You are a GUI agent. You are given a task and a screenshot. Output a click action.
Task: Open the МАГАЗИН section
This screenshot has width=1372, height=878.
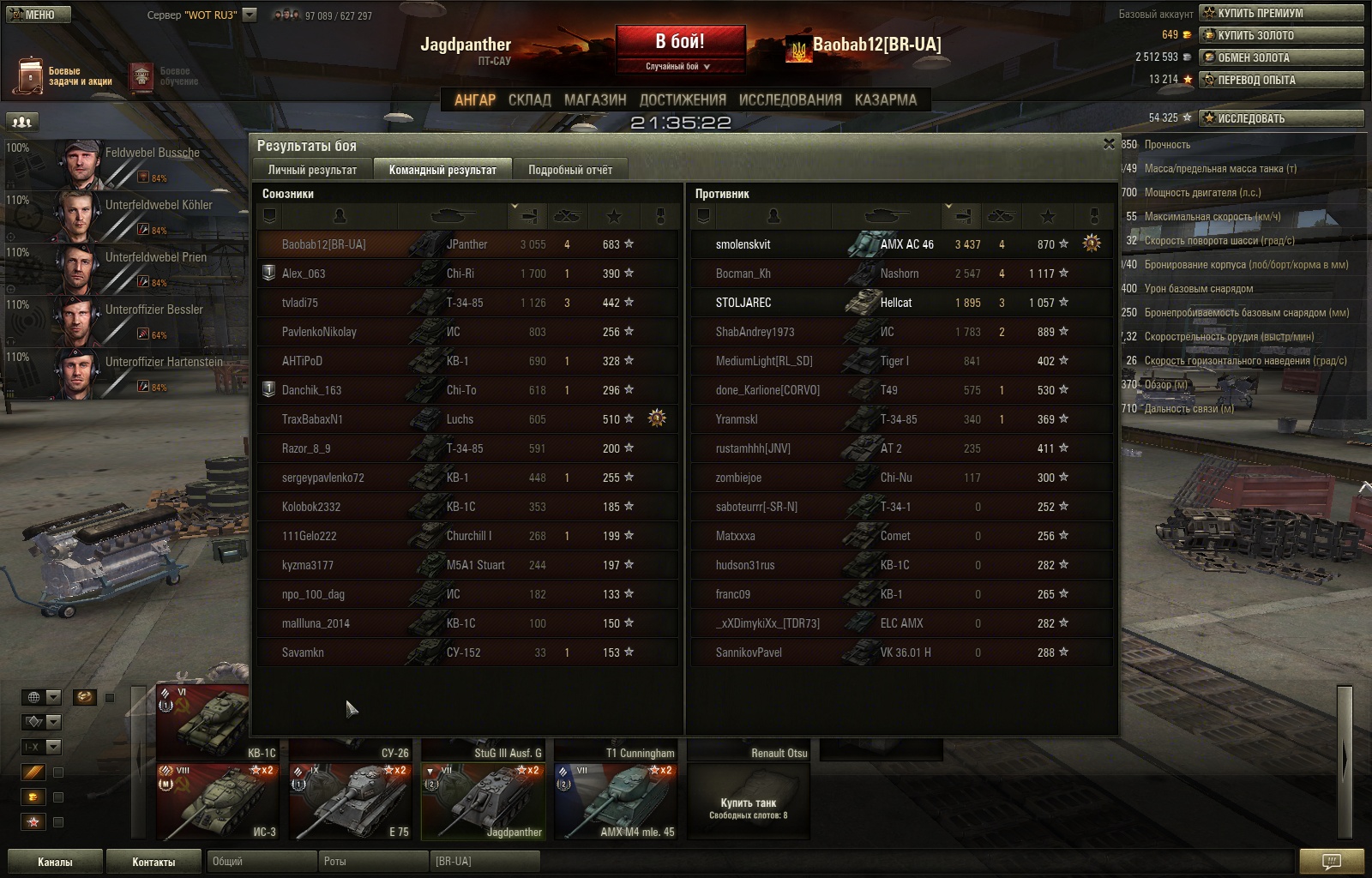tap(595, 100)
